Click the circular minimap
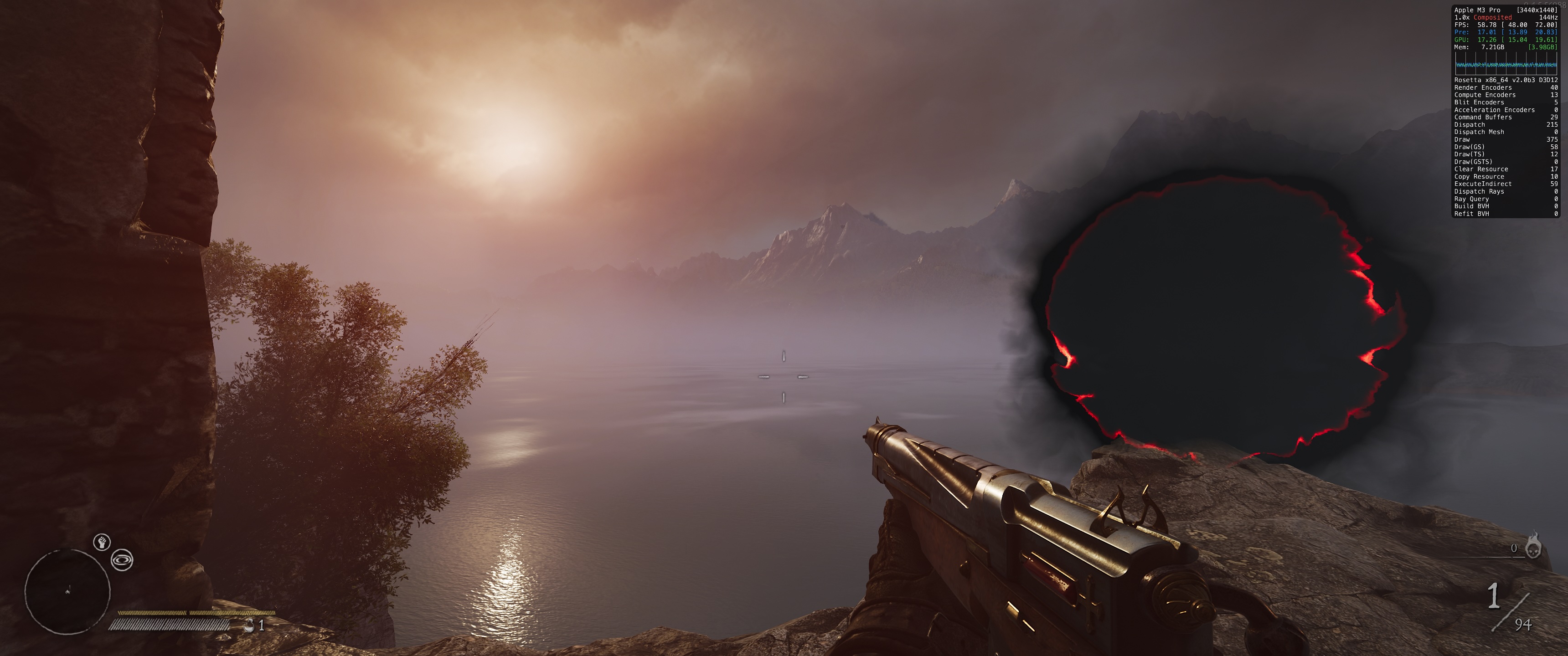Screen dimensions: 1568x656 coord(67,591)
